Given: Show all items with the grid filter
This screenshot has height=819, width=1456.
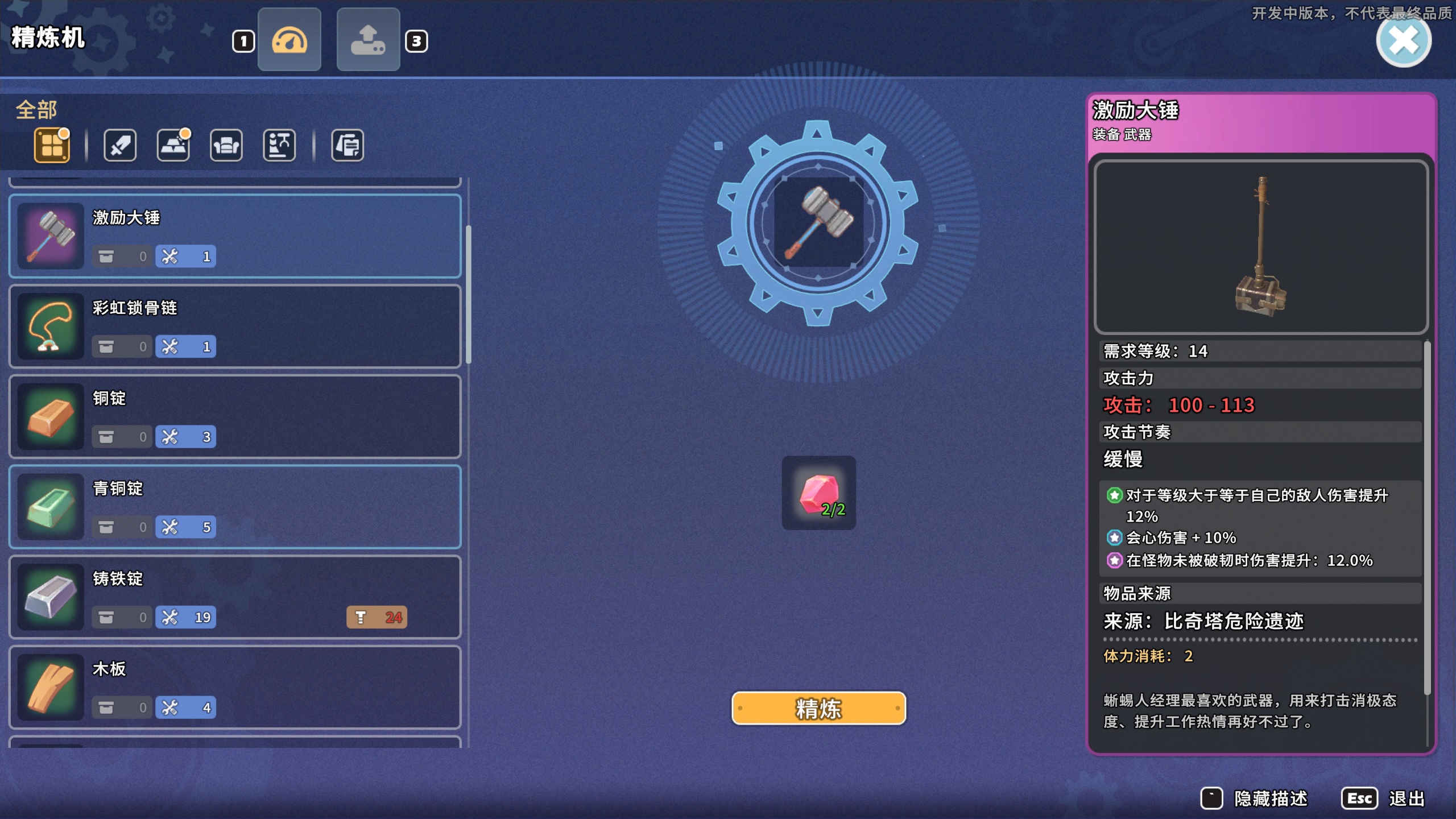Looking at the screenshot, I should click(x=52, y=146).
